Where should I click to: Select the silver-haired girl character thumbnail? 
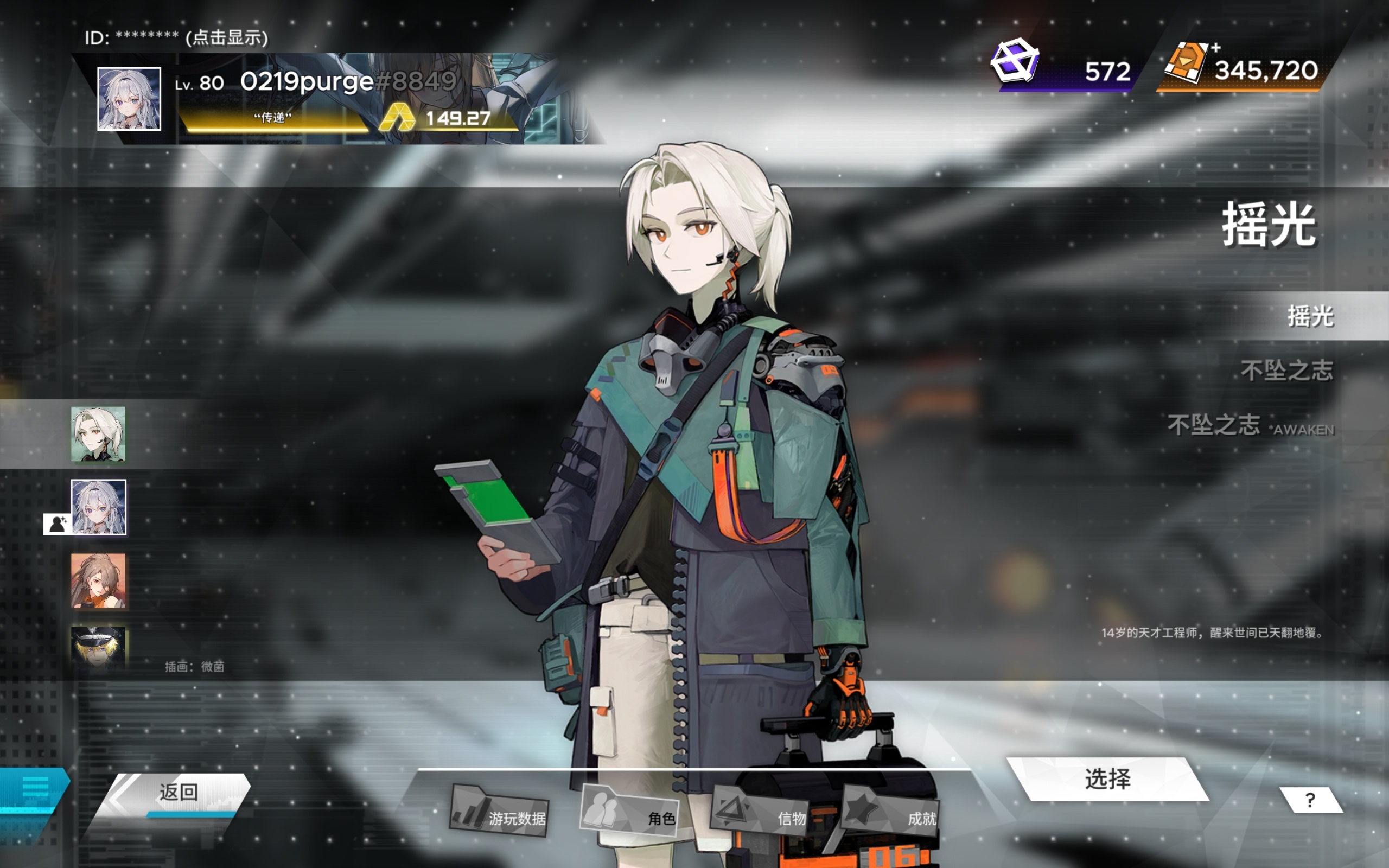tap(98, 507)
